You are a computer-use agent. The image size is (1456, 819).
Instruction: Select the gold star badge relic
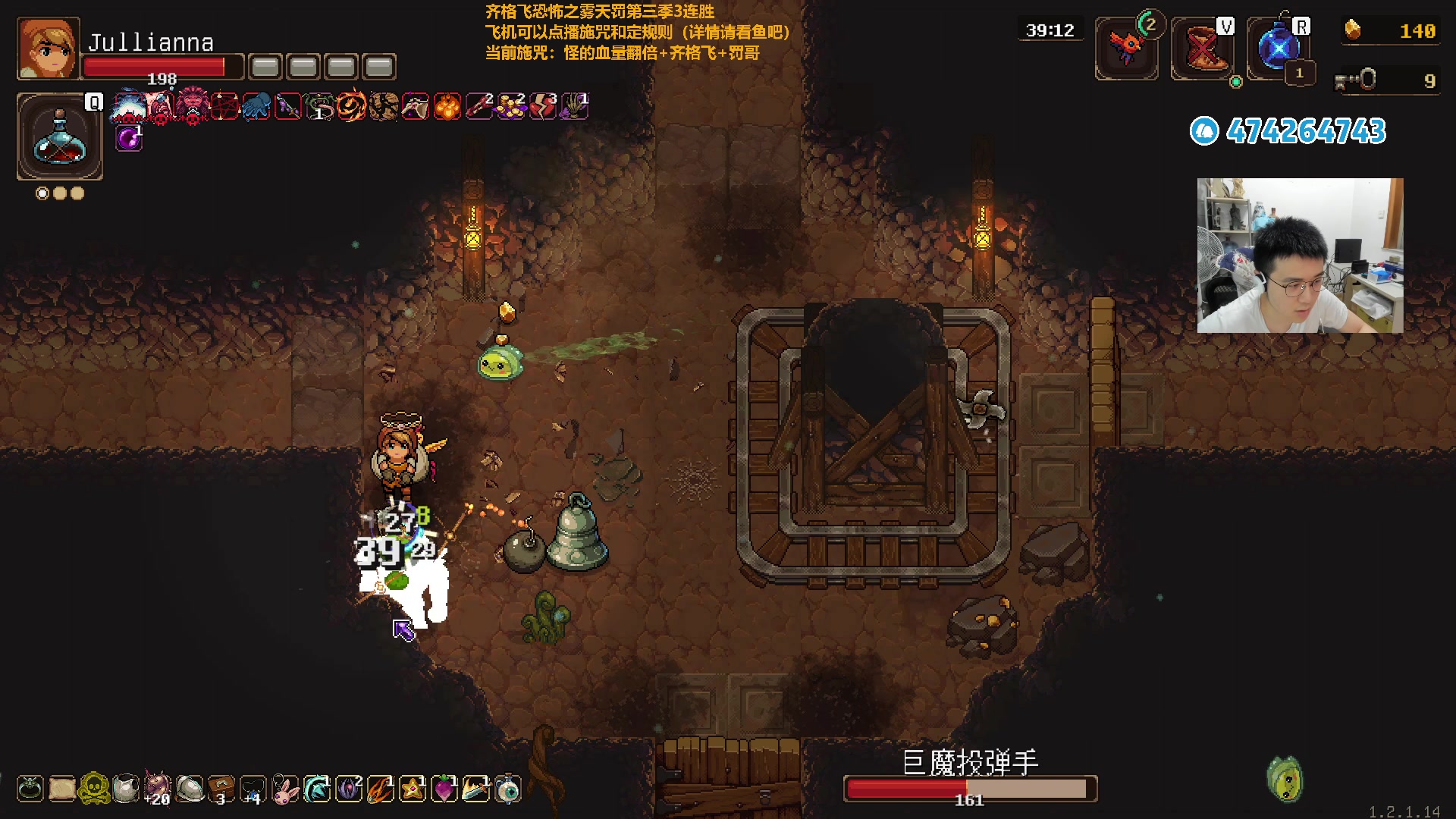(x=413, y=789)
